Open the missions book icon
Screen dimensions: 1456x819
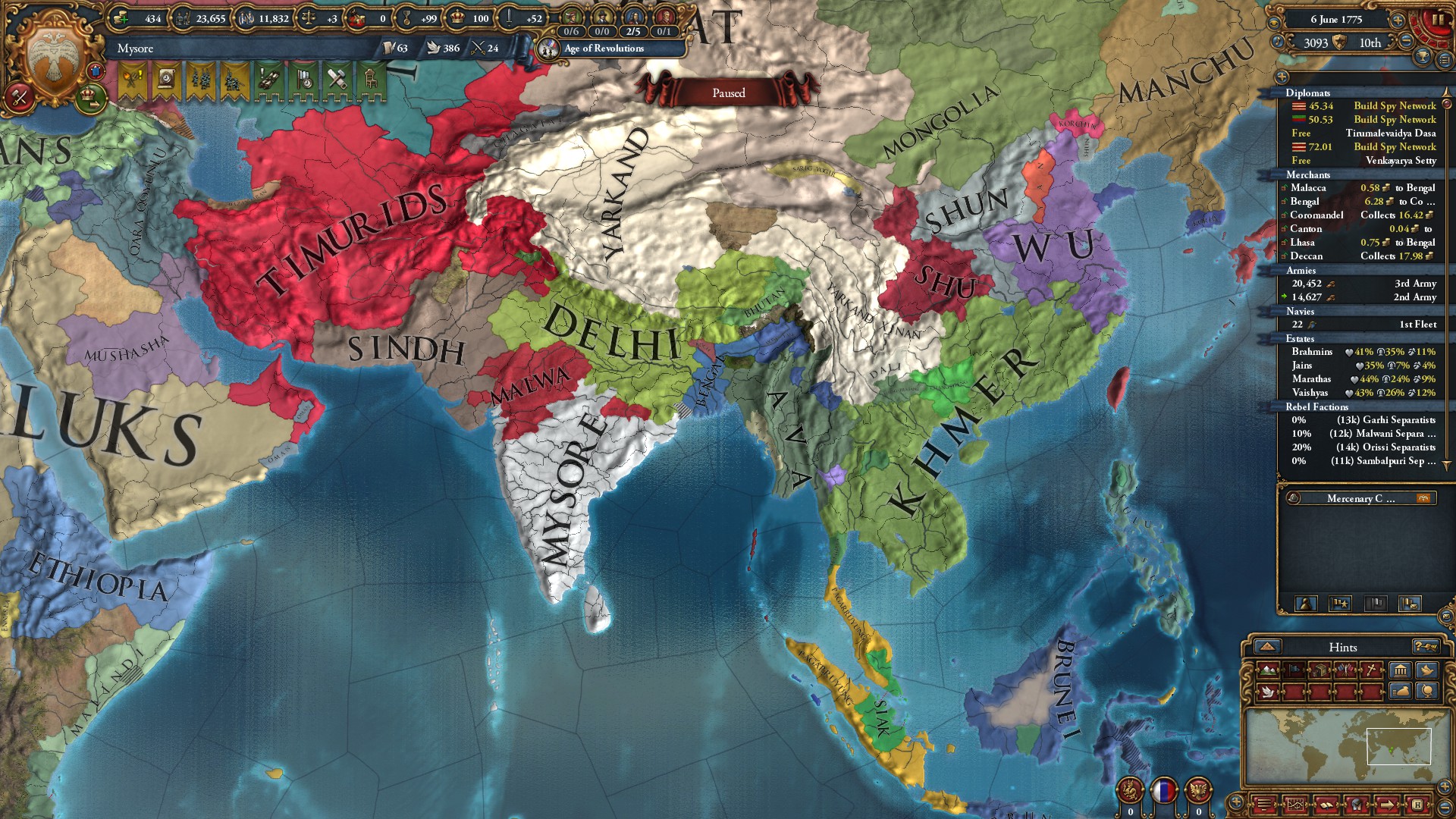click(x=1326, y=805)
